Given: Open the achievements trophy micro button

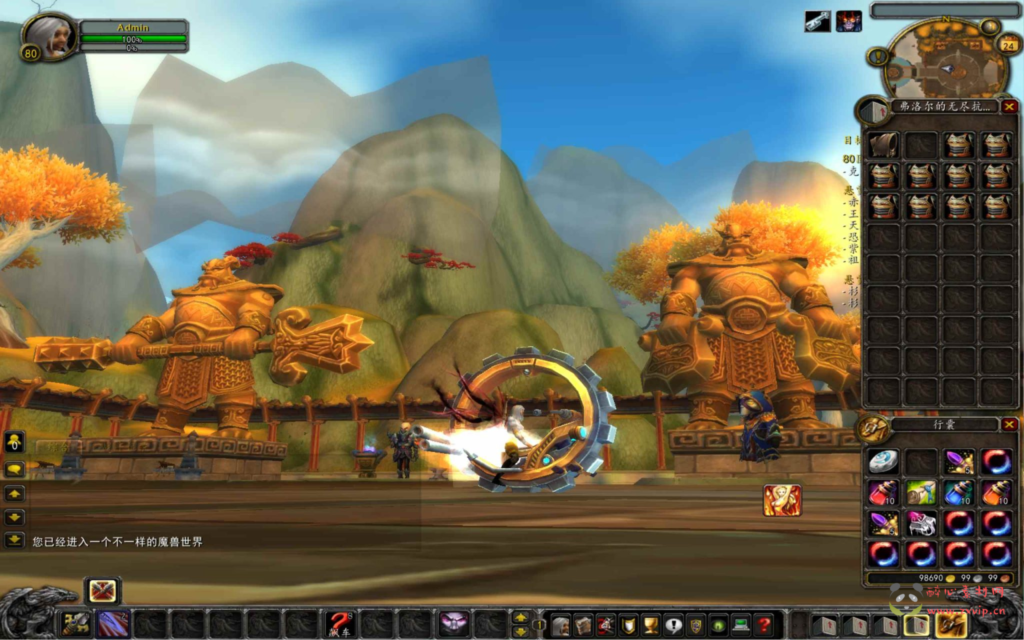Looking at the screenshot, I should click(x=649, y=625).
